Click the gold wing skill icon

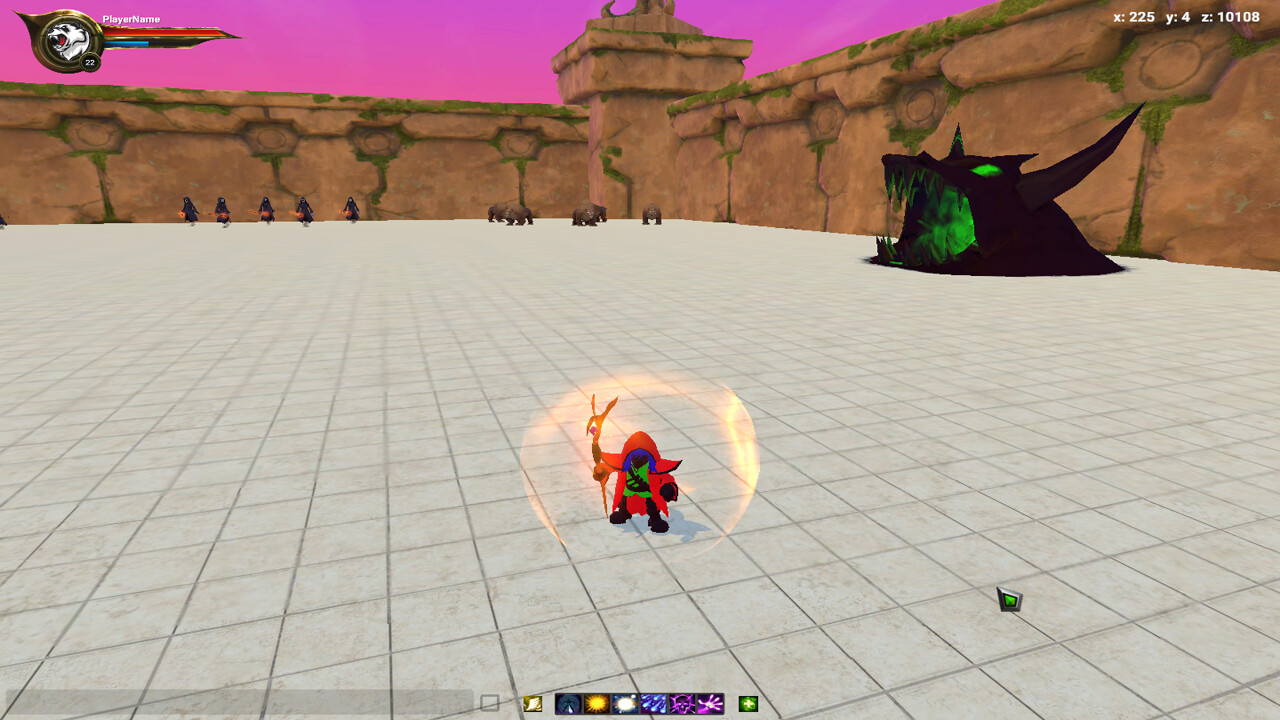coord(532,703)
